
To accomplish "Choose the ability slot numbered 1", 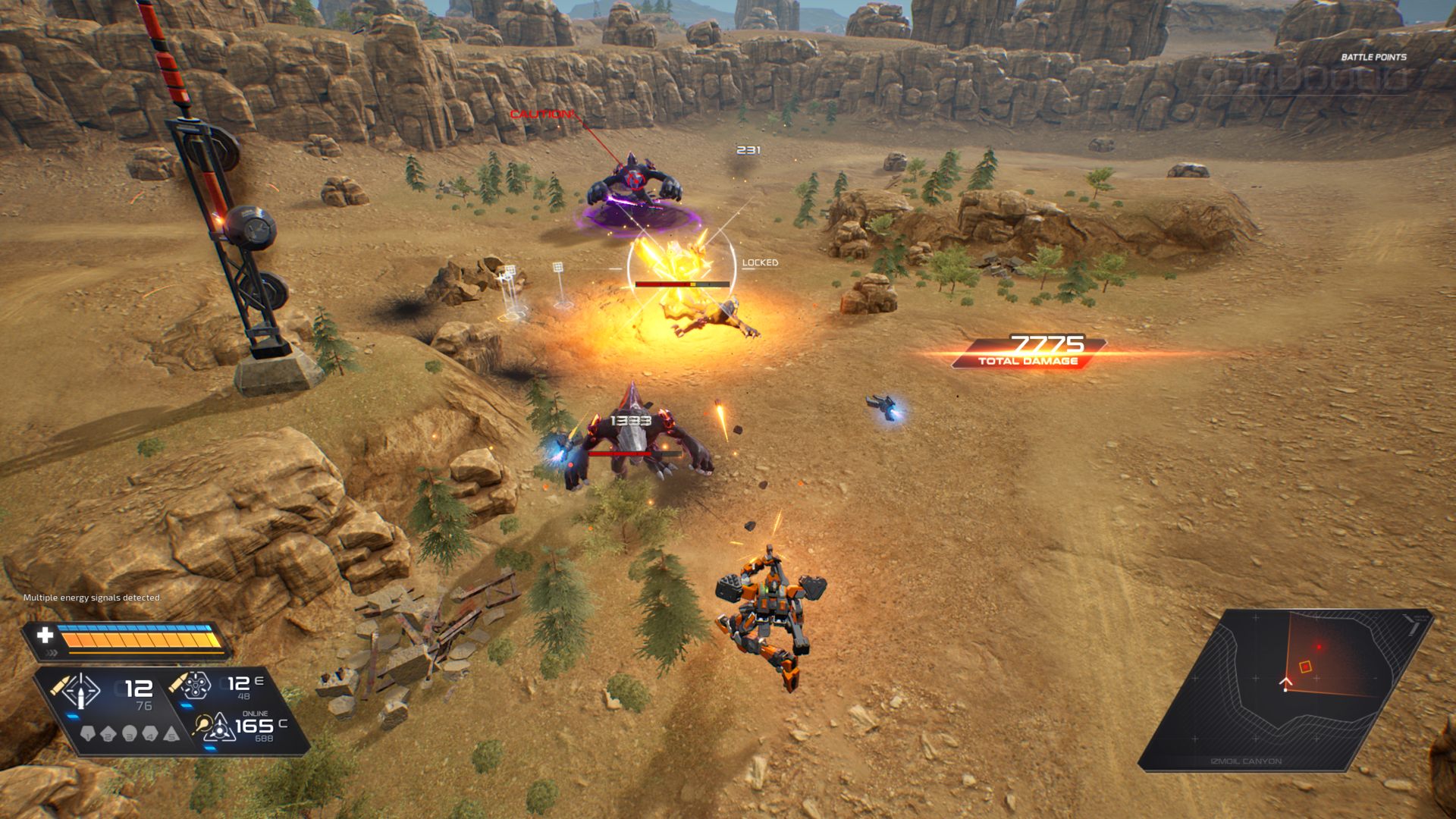I will click(87, 734).
